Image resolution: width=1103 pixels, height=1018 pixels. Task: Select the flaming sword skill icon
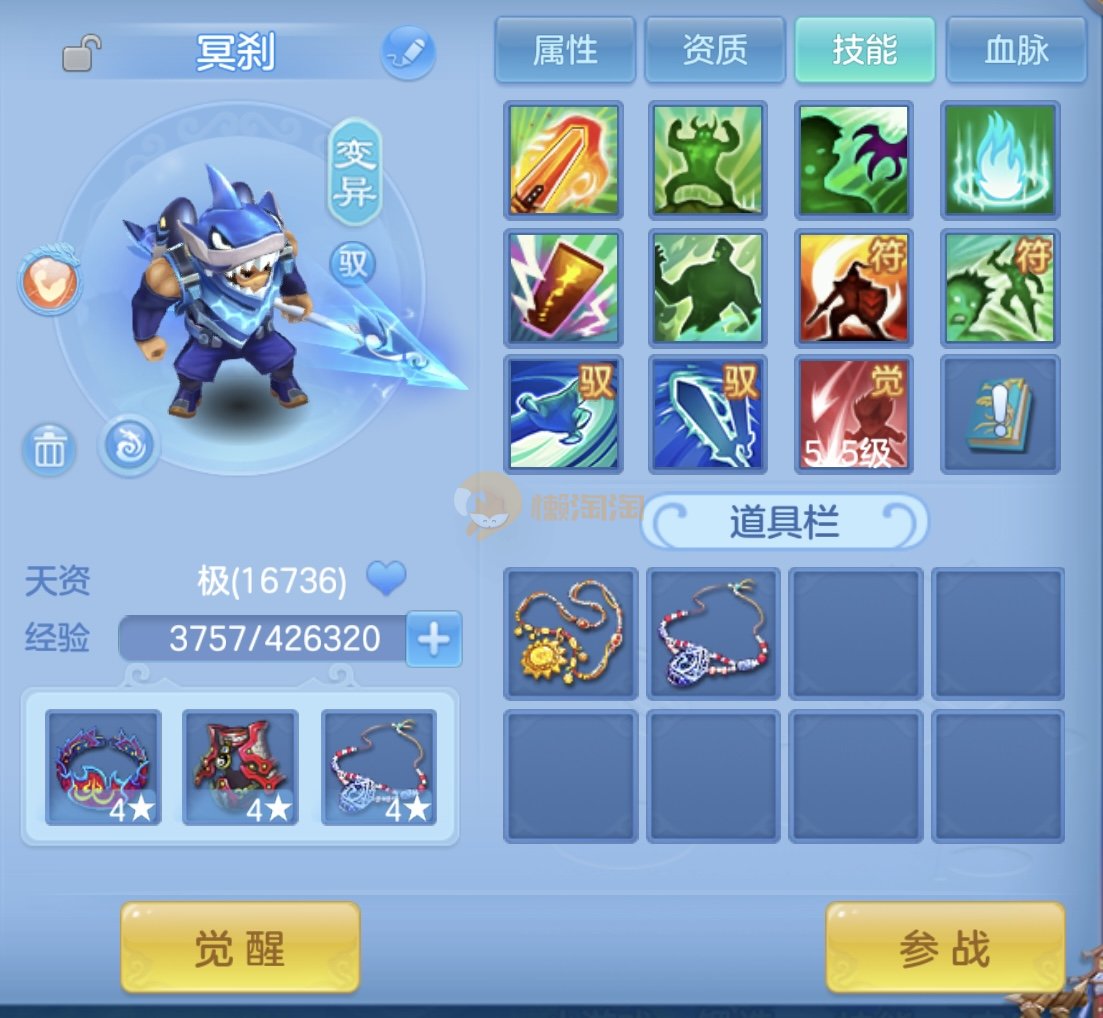pos(564,160)
